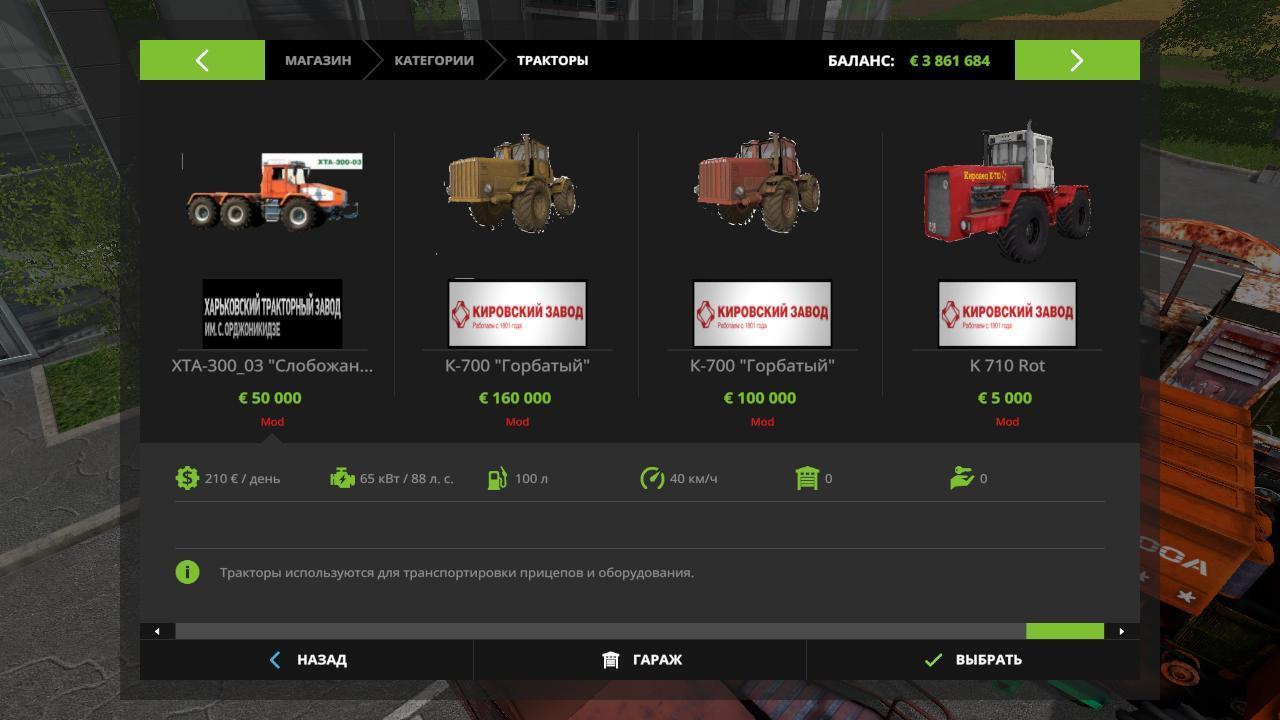
Task: Go to next shop page with right arrow
Action: pos(1076,60)
